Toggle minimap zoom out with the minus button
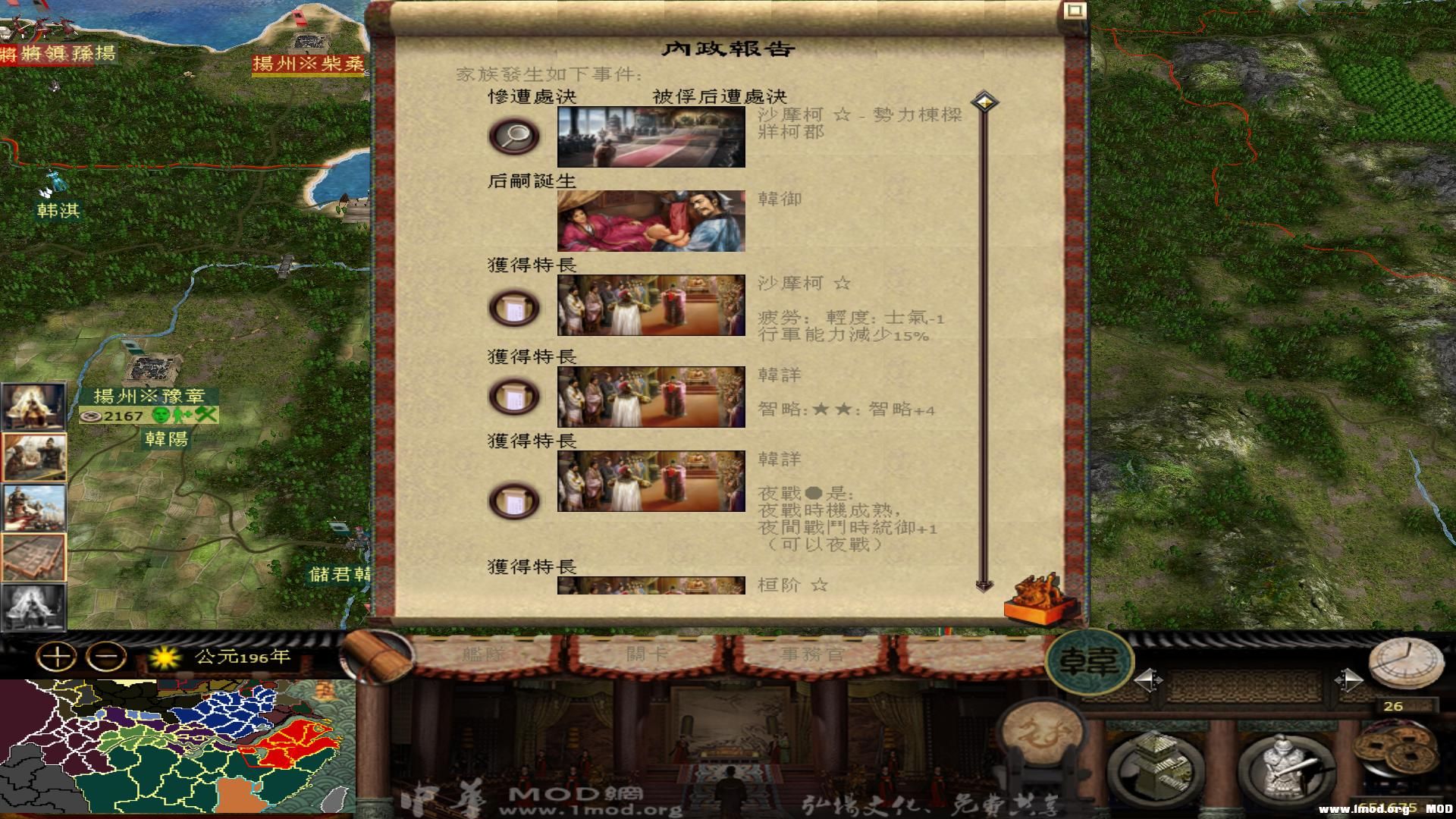Viewport: 1456px width, 819px height. tap(106, 656)
